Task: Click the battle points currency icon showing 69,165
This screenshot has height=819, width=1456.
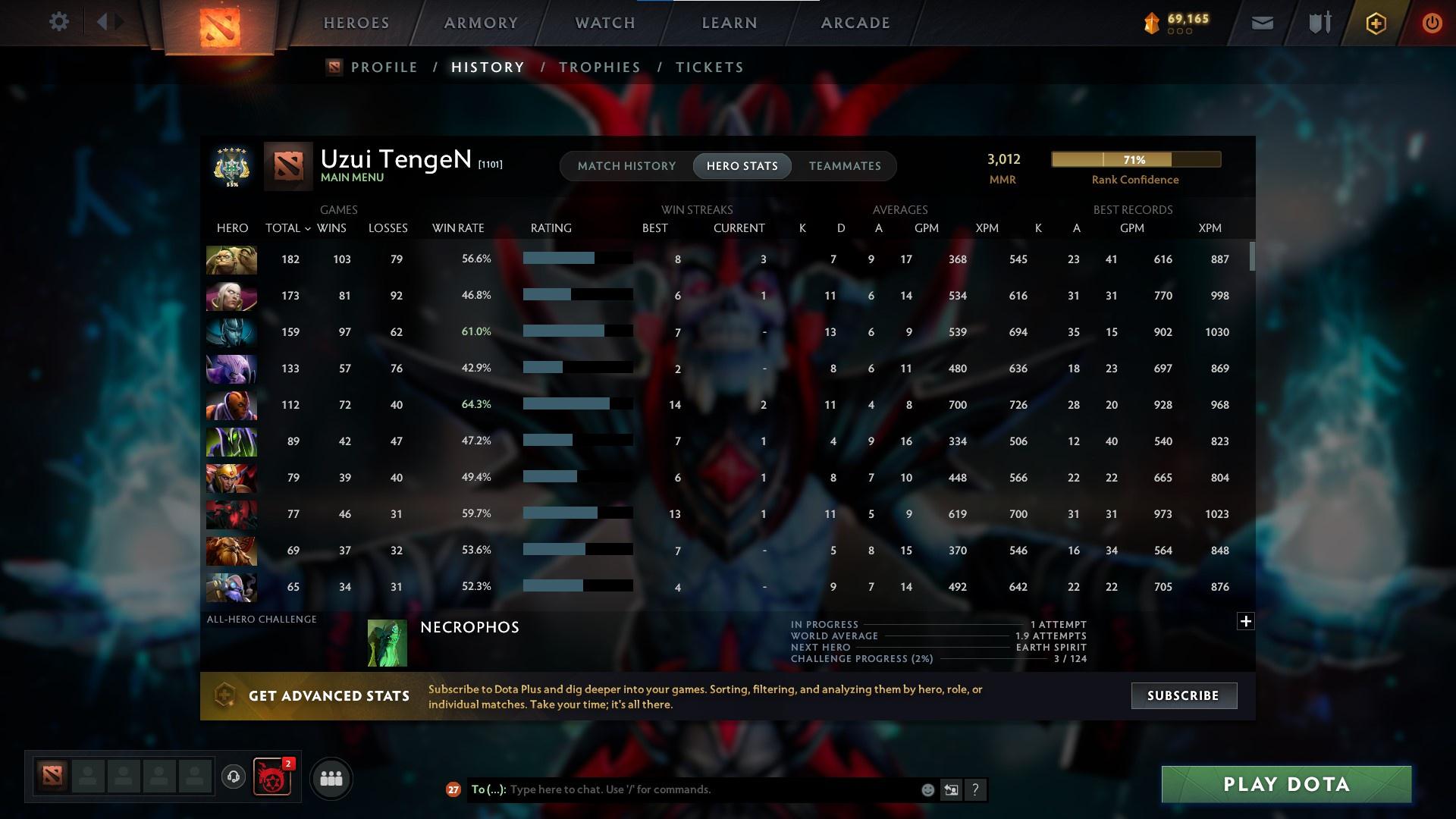Action: coord(1150,23)
